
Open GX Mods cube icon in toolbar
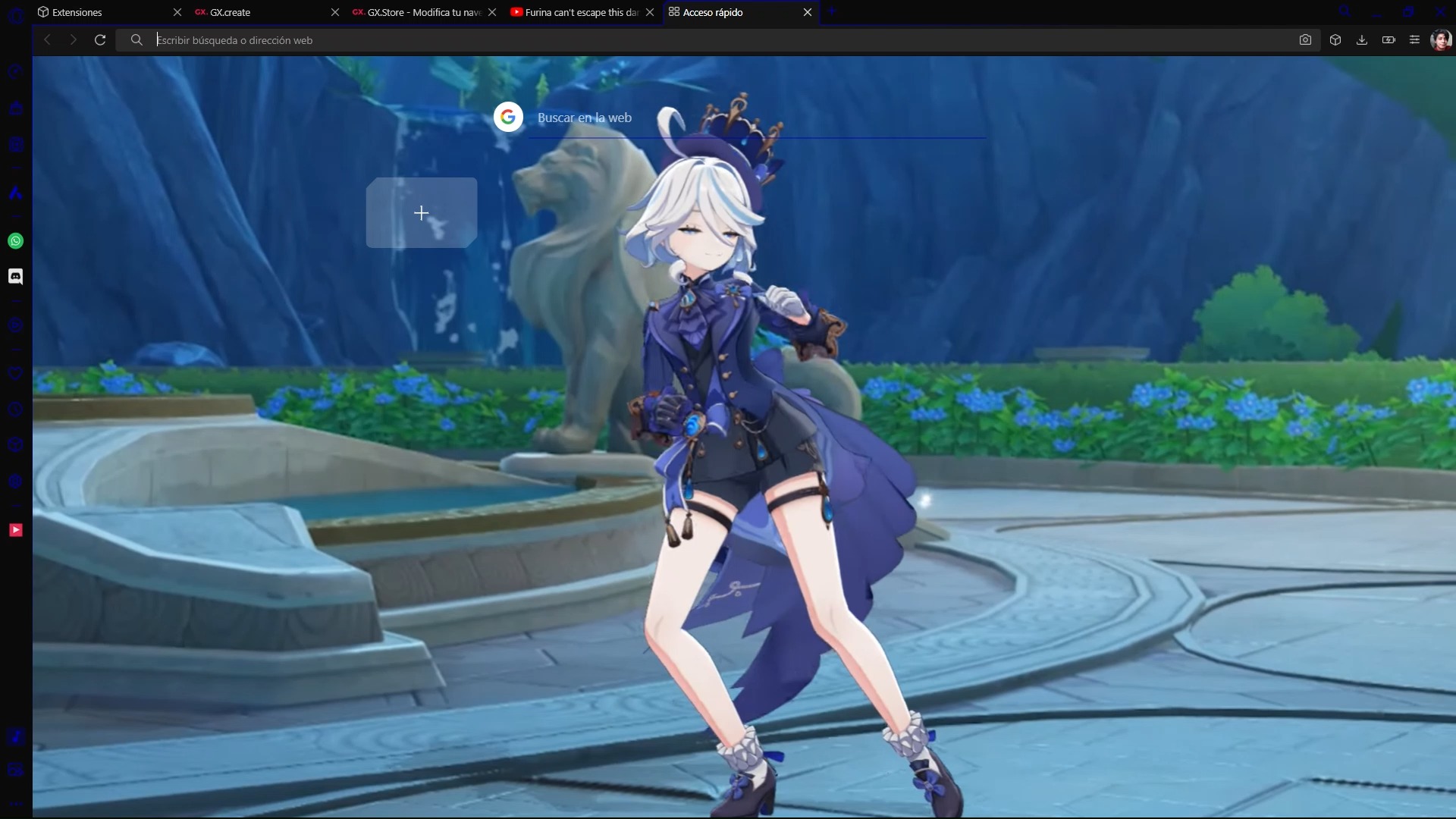(1335, 39)
